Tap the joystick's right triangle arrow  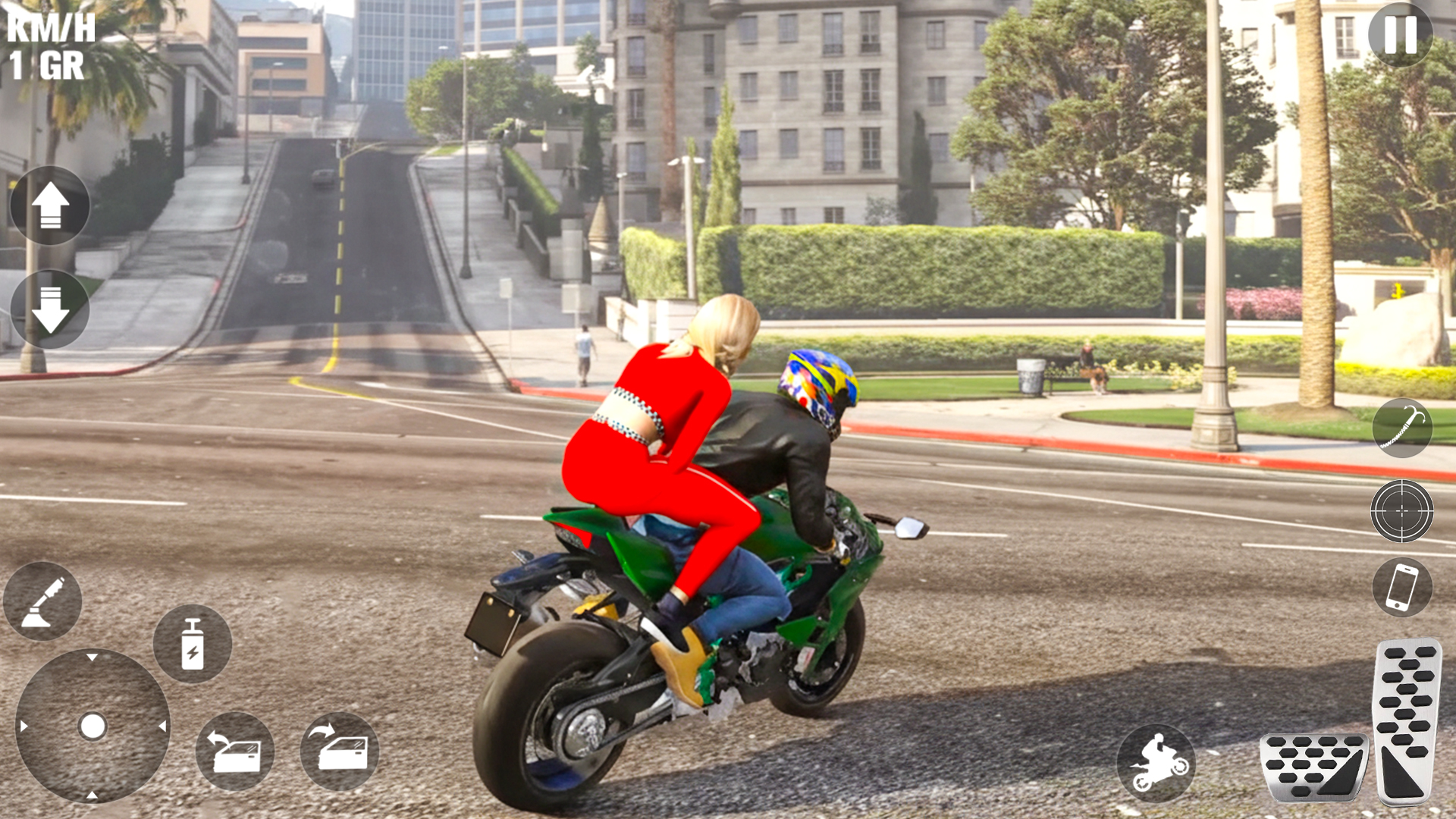(162, 726)
